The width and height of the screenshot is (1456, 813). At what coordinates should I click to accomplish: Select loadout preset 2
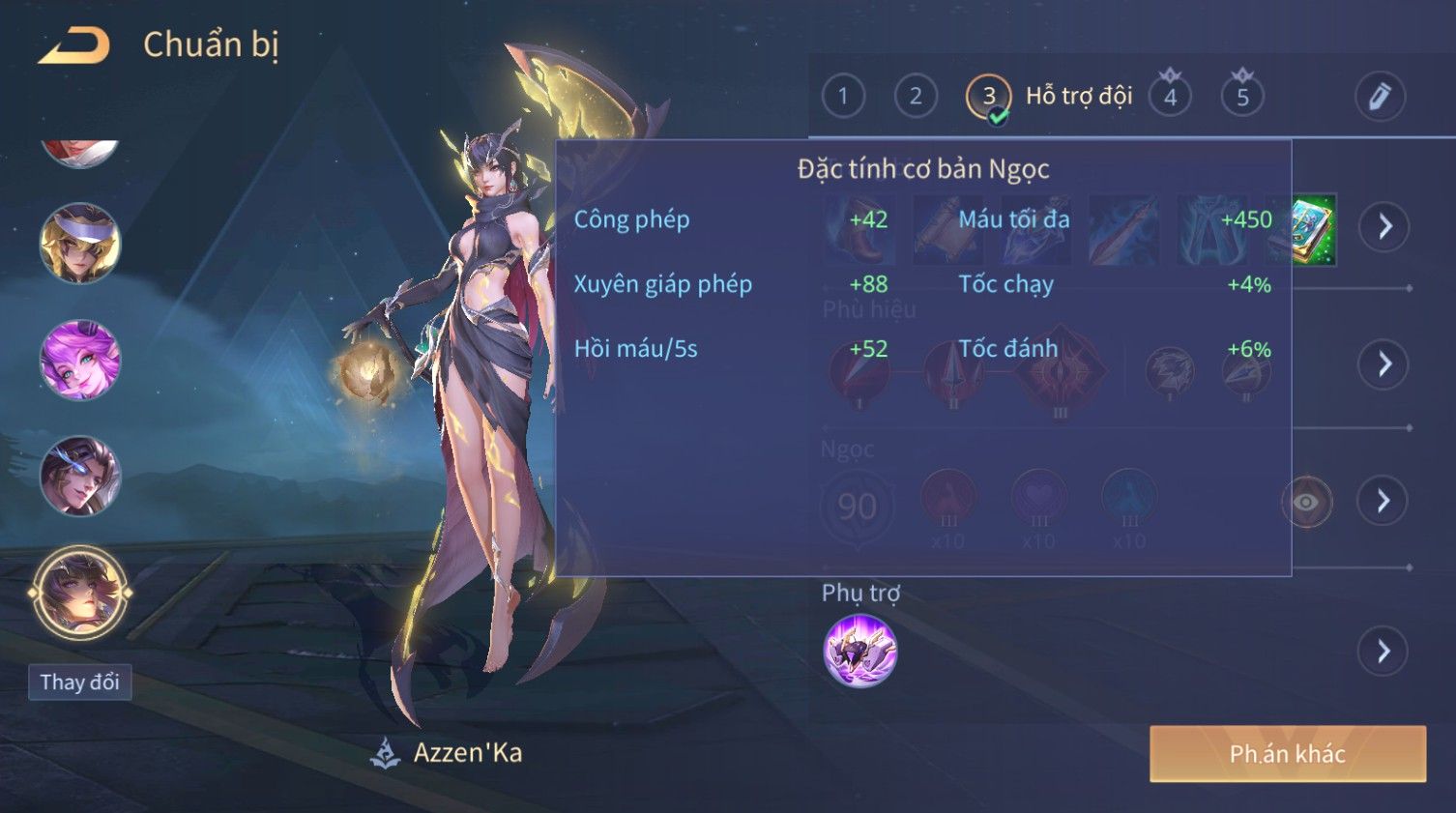pos(916,97)
